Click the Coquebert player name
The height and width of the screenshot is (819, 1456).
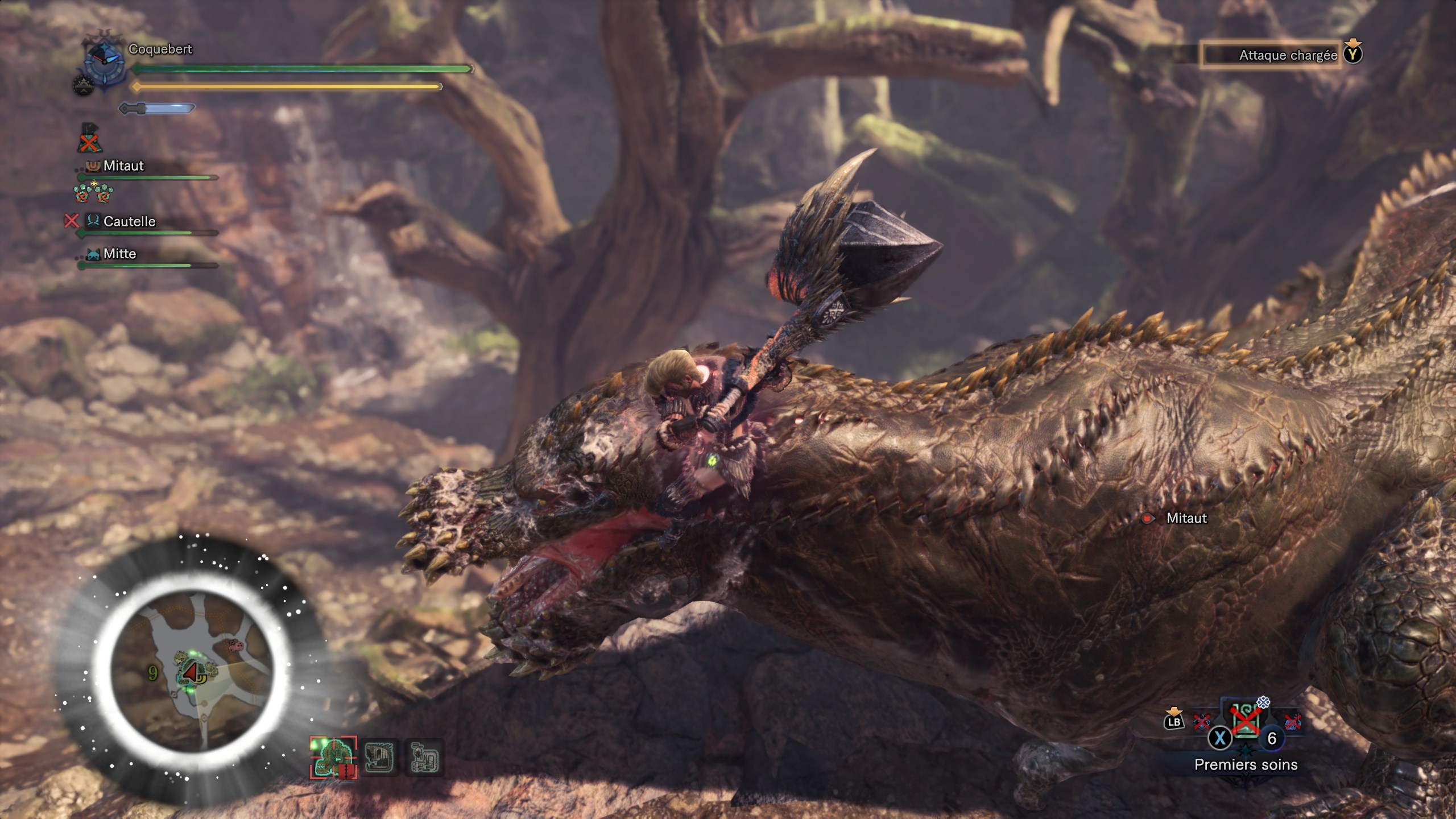160,49
